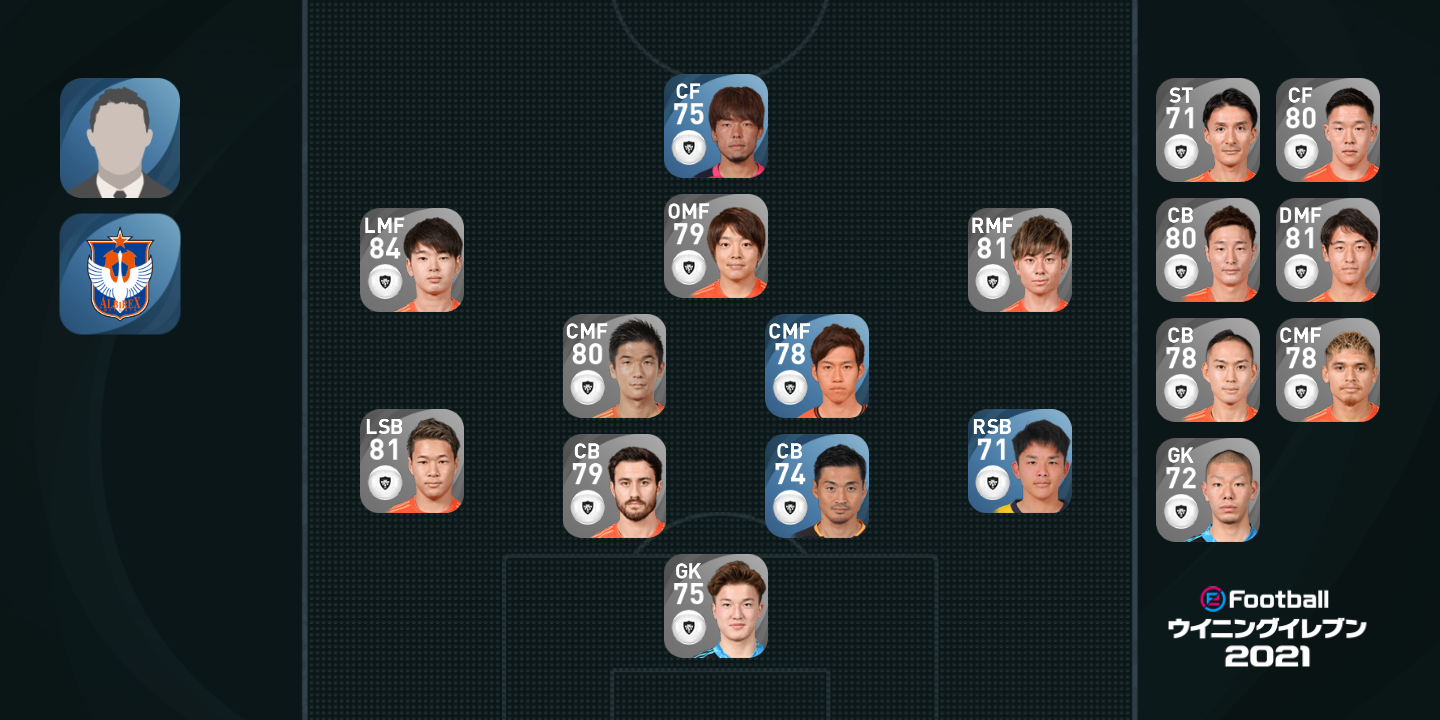The height and width of the screenshot is (720, 1440).
Task: Choose the substitute GK 72 card
Action: (1208, 490)
